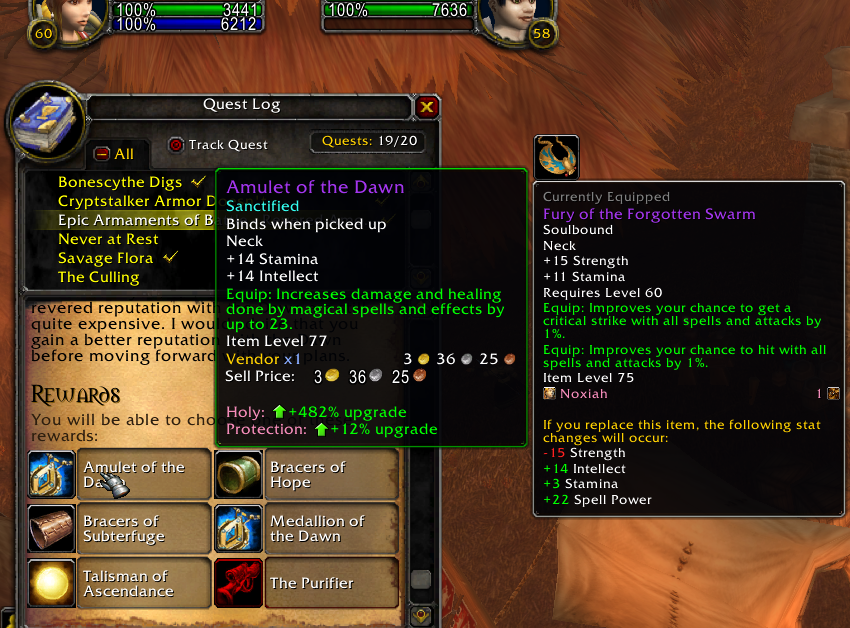Select the Bracers of Subterfuge reward

point(120,528)
